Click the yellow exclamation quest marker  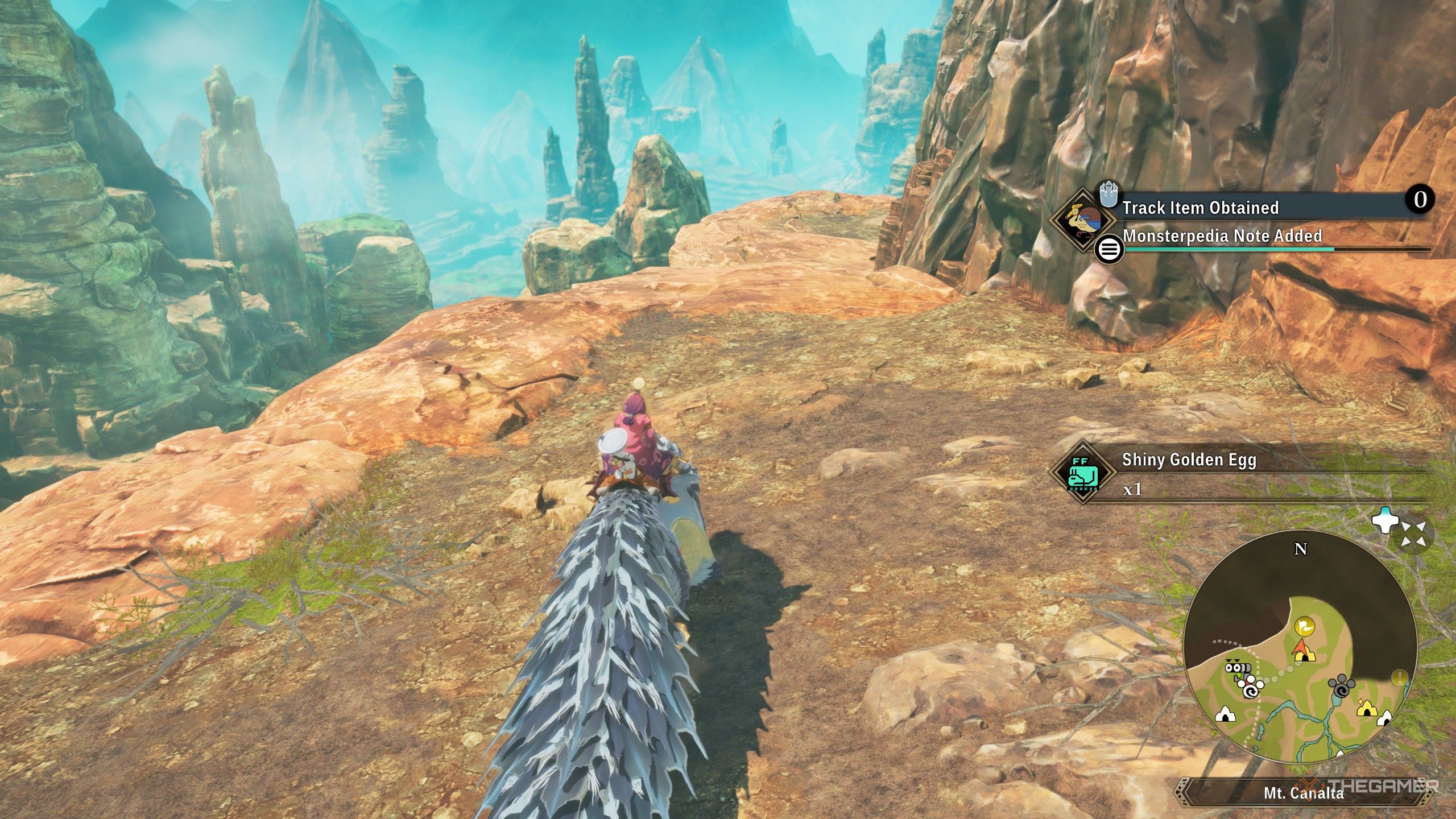[x=1399, y=677]
